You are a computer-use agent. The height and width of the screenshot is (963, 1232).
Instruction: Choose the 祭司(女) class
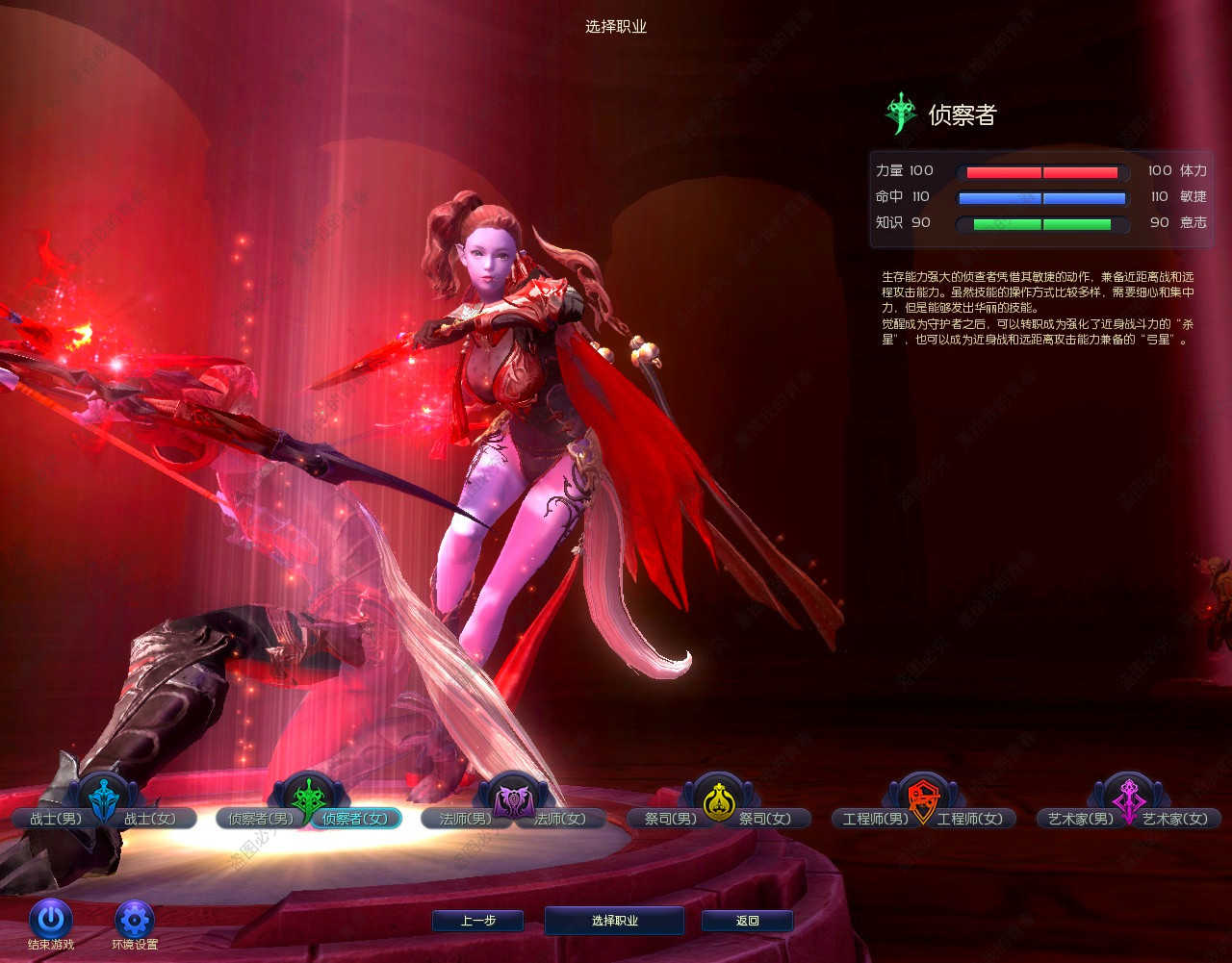[x=766, y=819]
